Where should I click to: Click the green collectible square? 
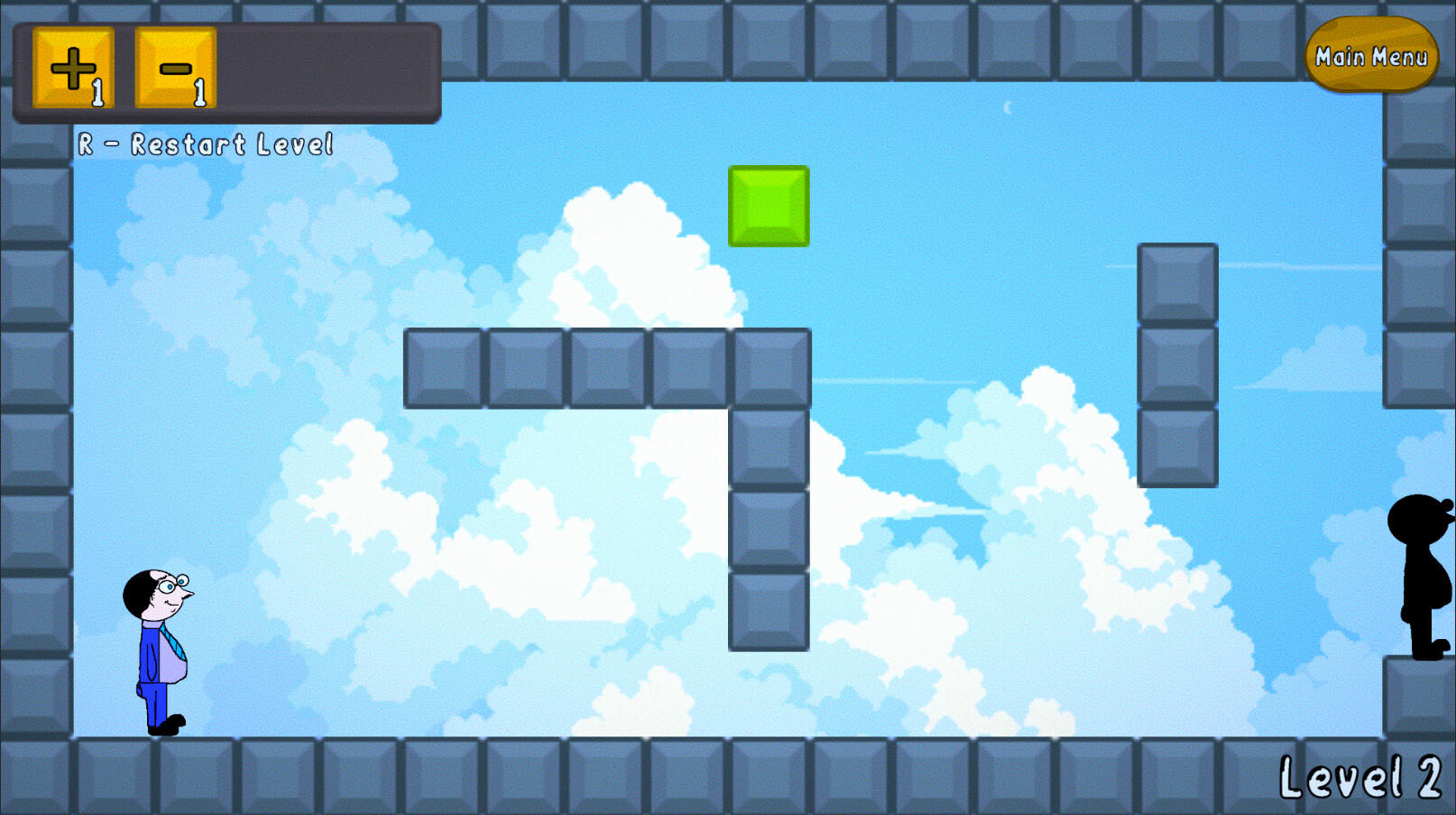click(x=768, y=207)
